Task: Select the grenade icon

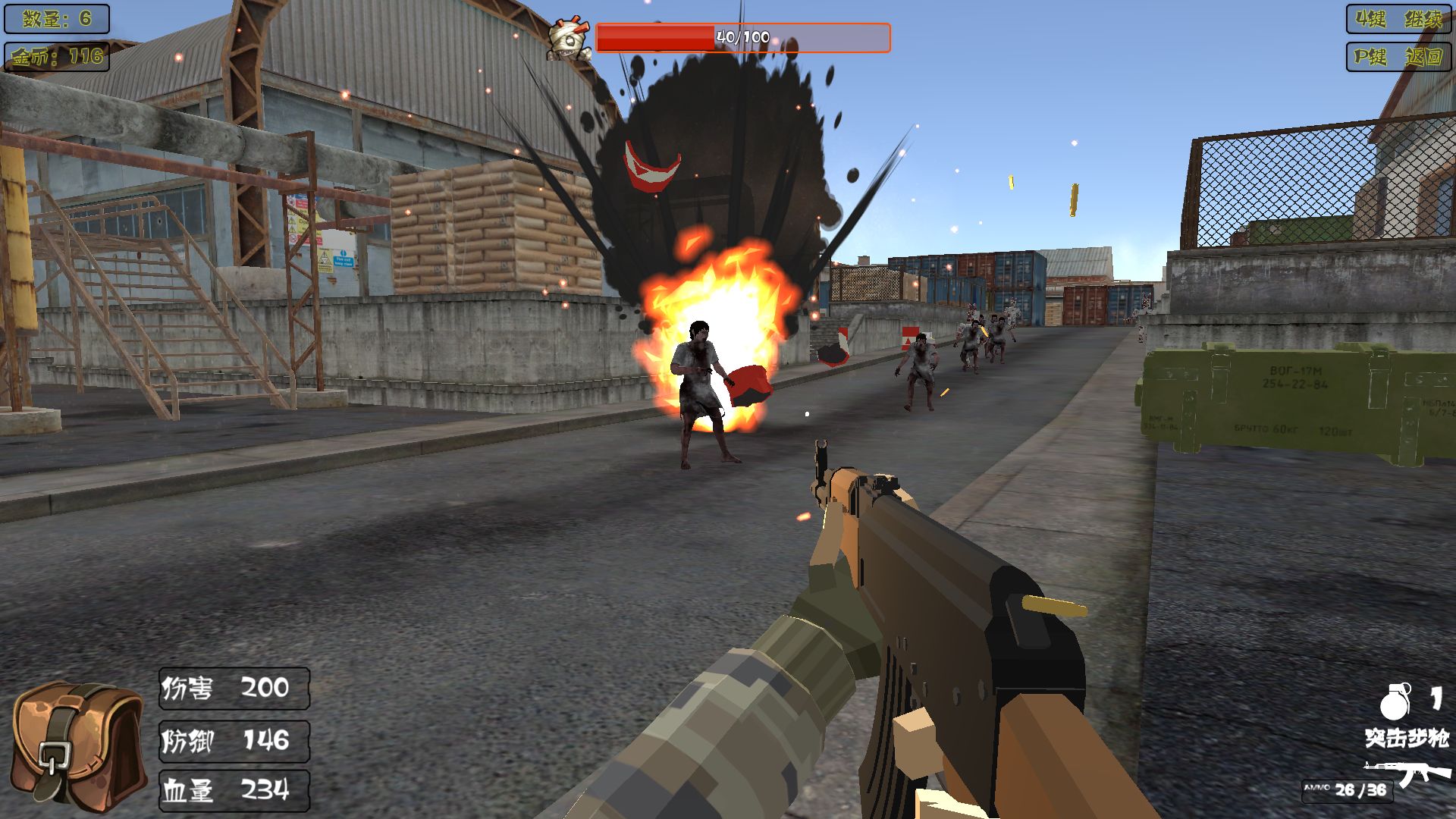Action: 1395,701
